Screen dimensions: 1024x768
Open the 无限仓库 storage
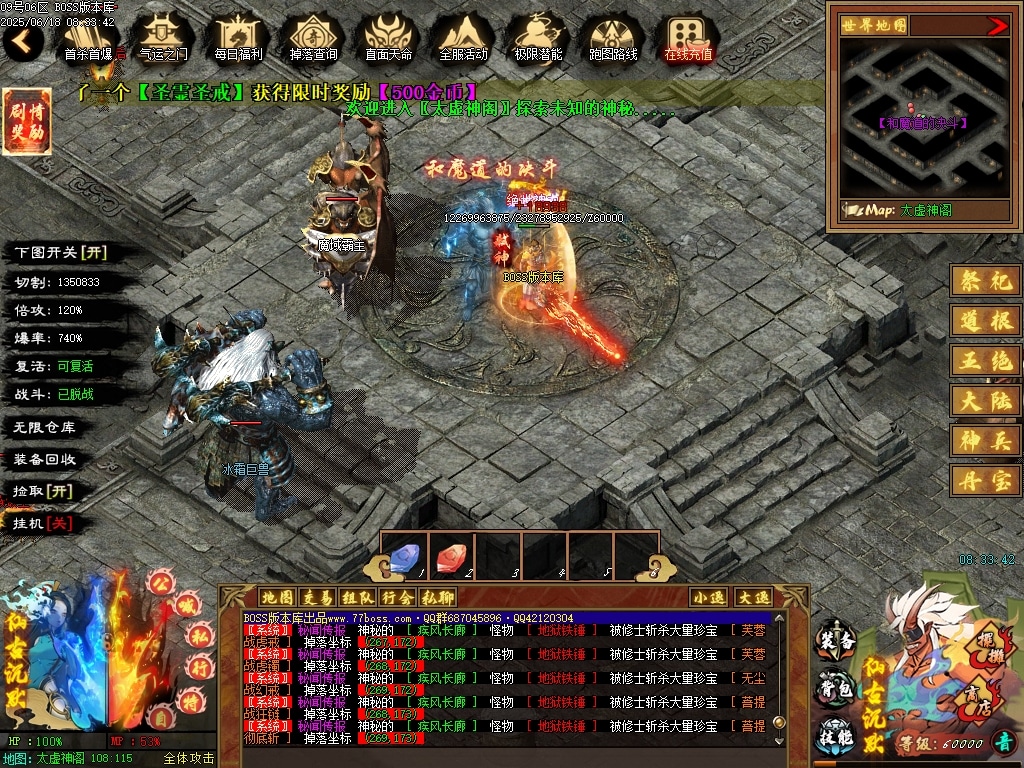(x=45, y=427)
